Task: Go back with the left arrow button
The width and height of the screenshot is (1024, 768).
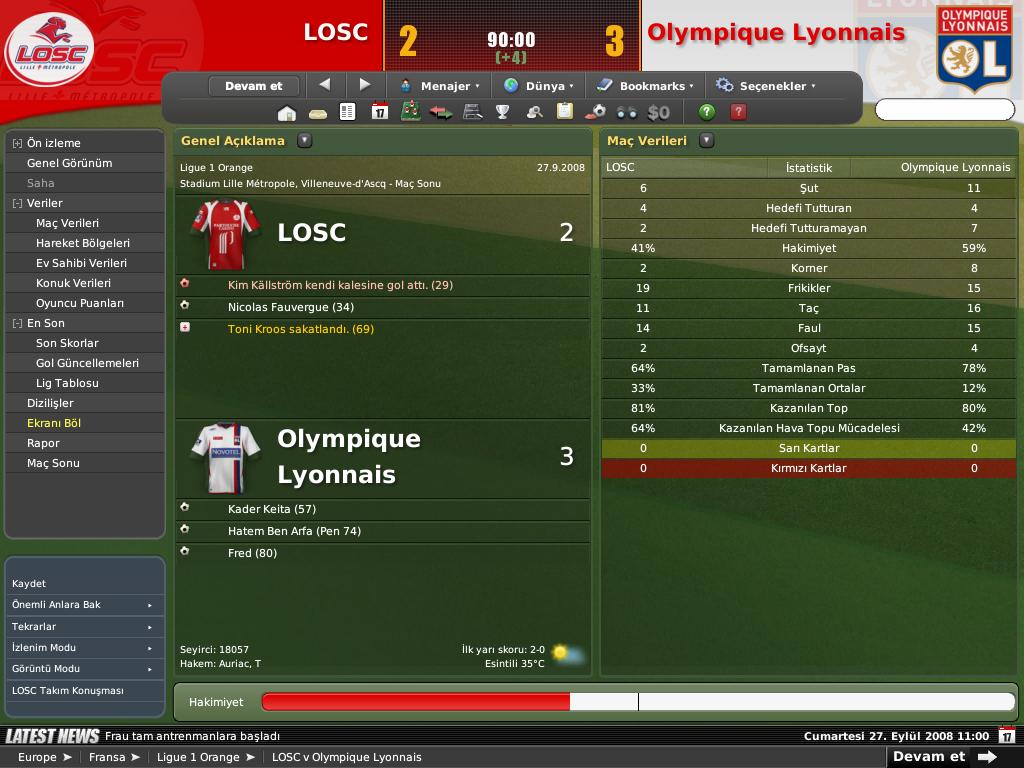Action: pos(324,85)
